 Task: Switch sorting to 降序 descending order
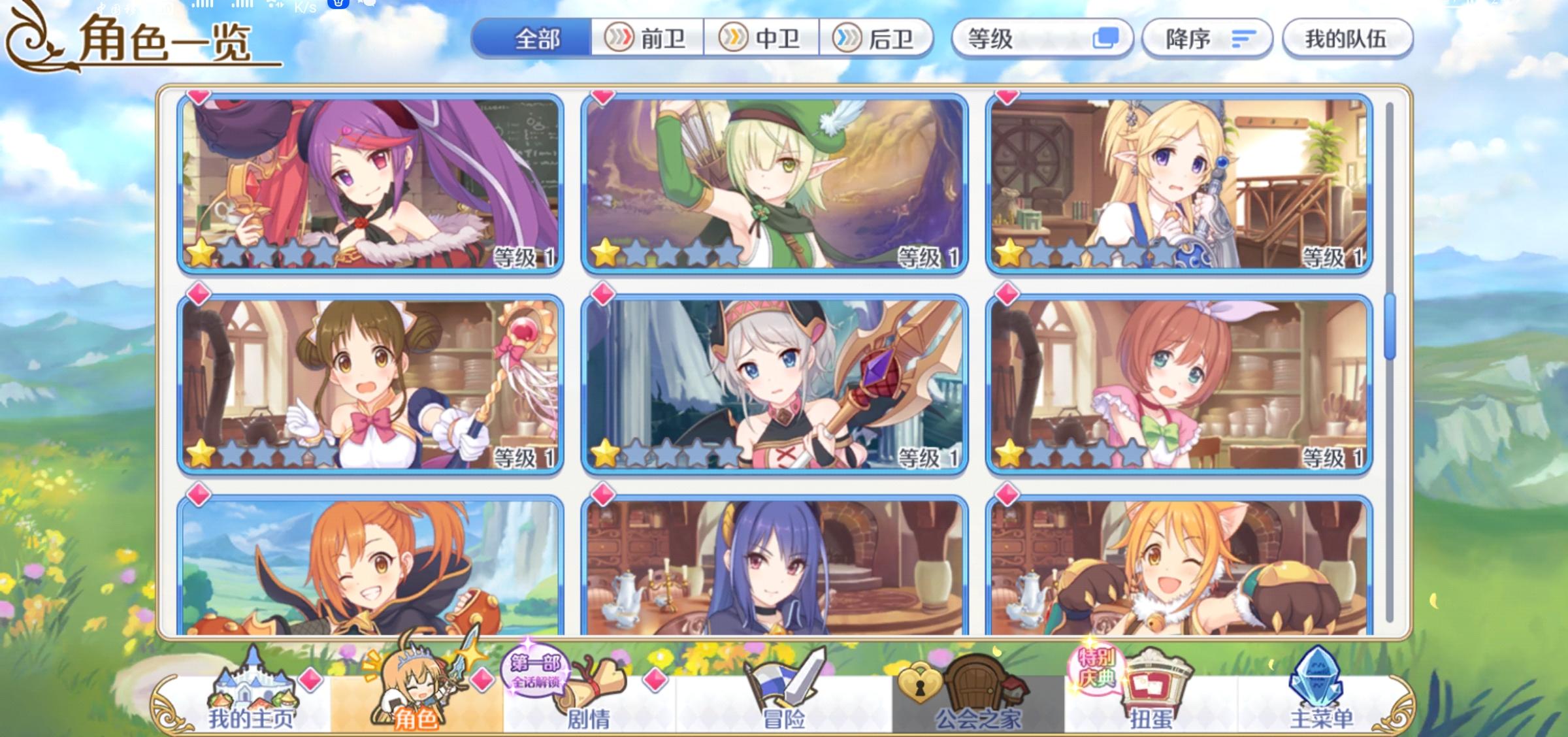(1204, 38)
